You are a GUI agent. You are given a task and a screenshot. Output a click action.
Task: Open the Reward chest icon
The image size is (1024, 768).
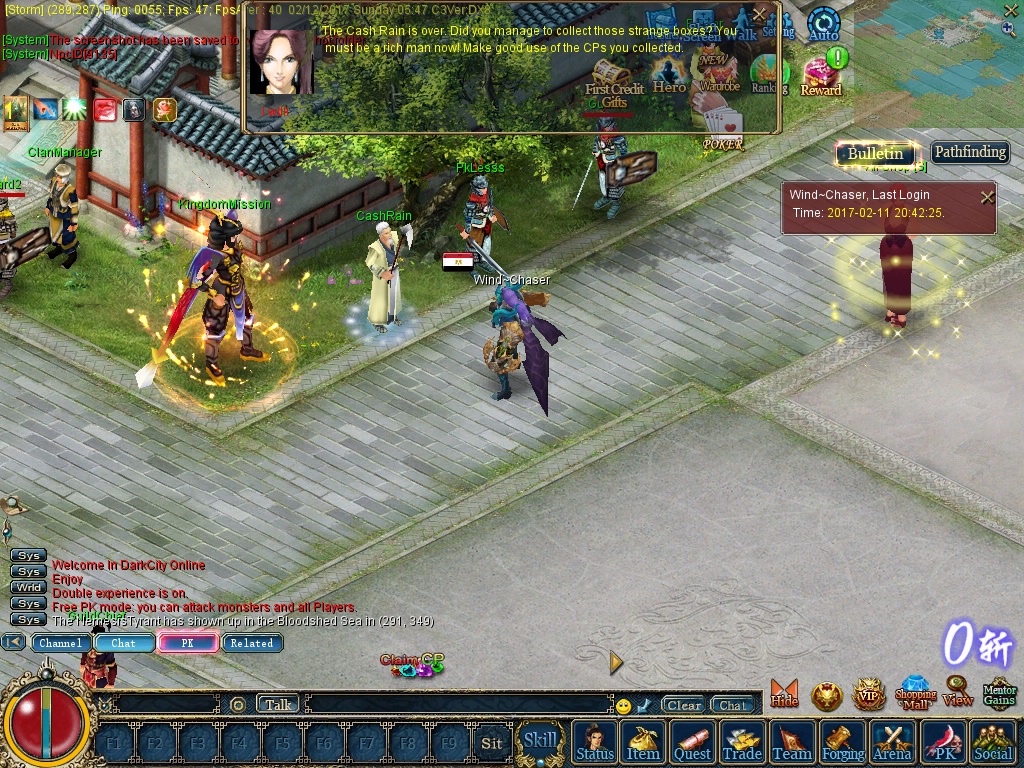click(821, 77)
